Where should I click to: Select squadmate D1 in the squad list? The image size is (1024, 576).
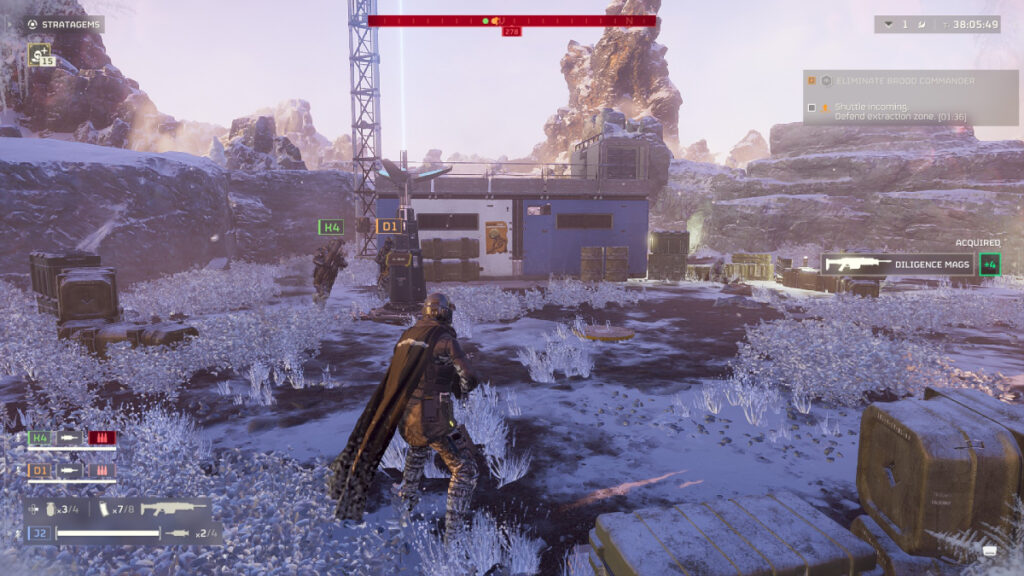click(40, 469)
